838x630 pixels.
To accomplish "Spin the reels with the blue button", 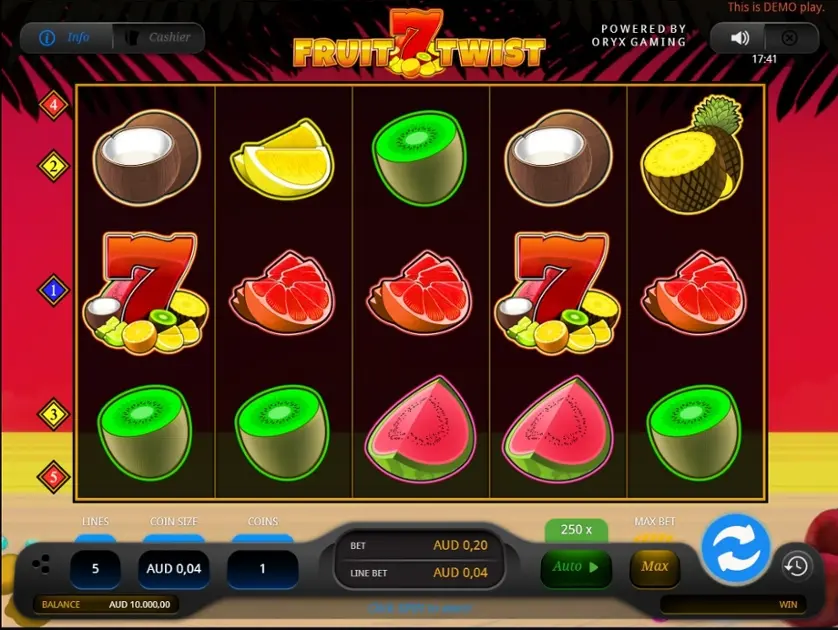I will [736, 548].
